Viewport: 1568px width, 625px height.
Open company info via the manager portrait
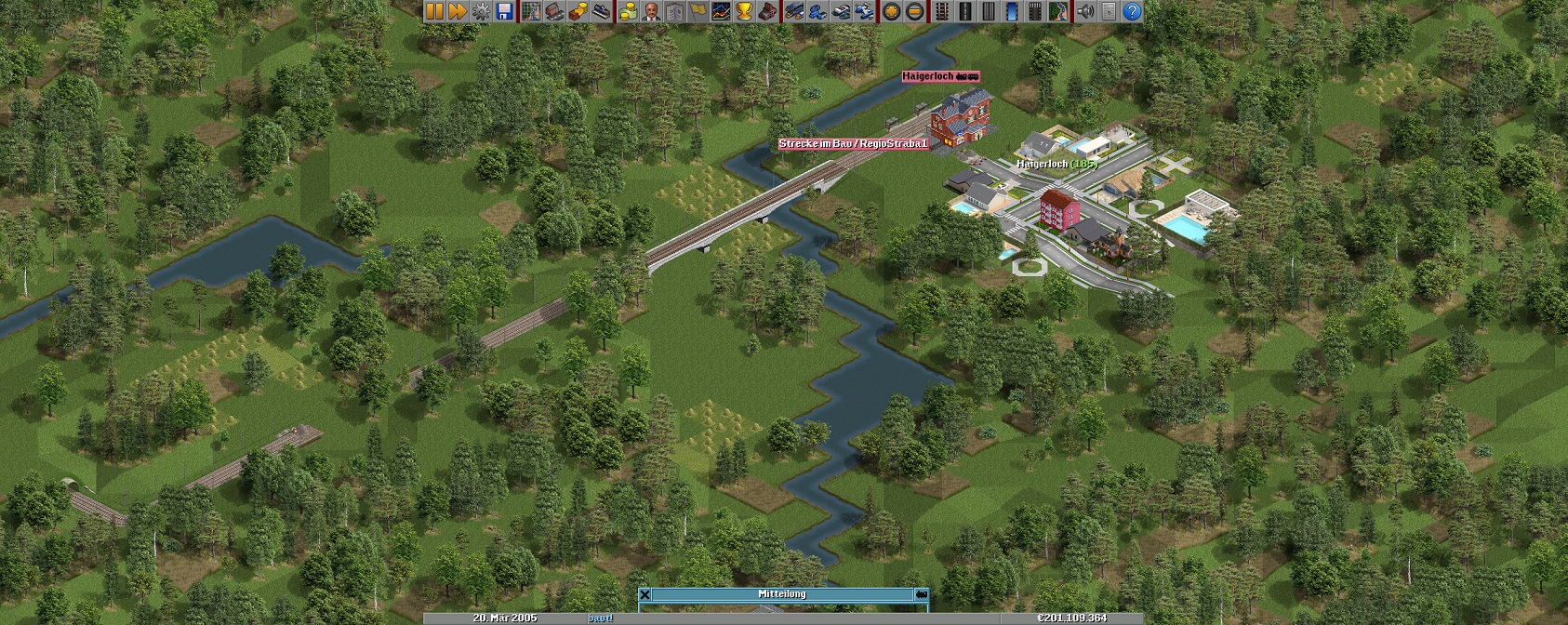point(650,11)
